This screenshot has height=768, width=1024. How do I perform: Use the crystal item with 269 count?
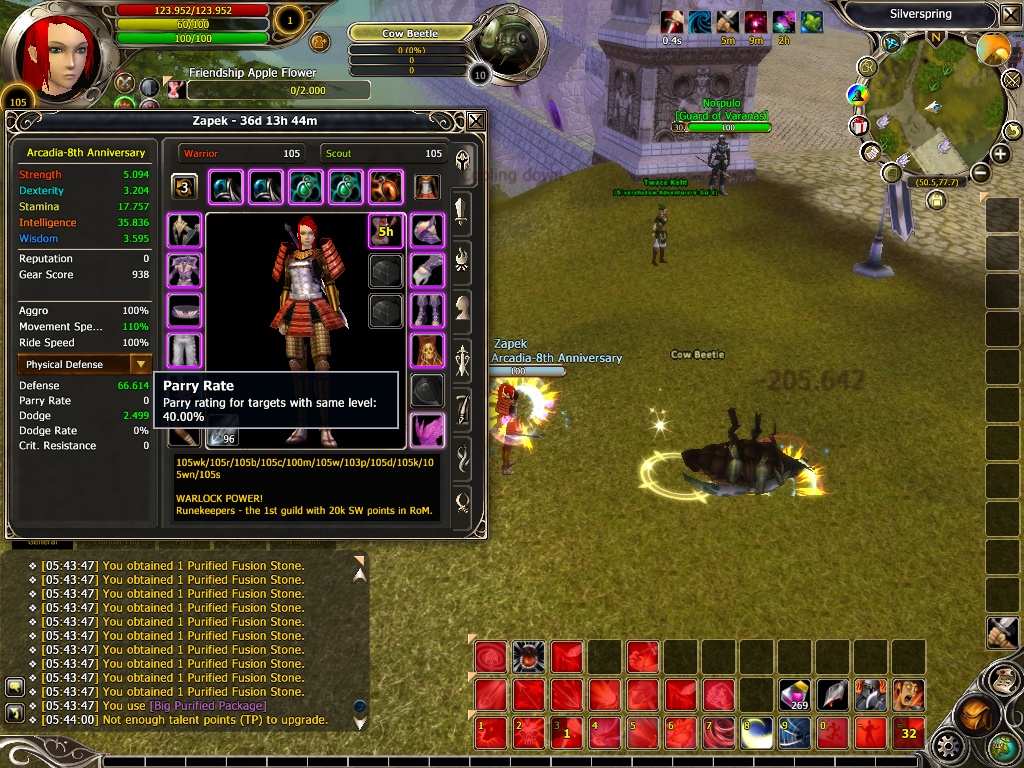coord(795,695)
